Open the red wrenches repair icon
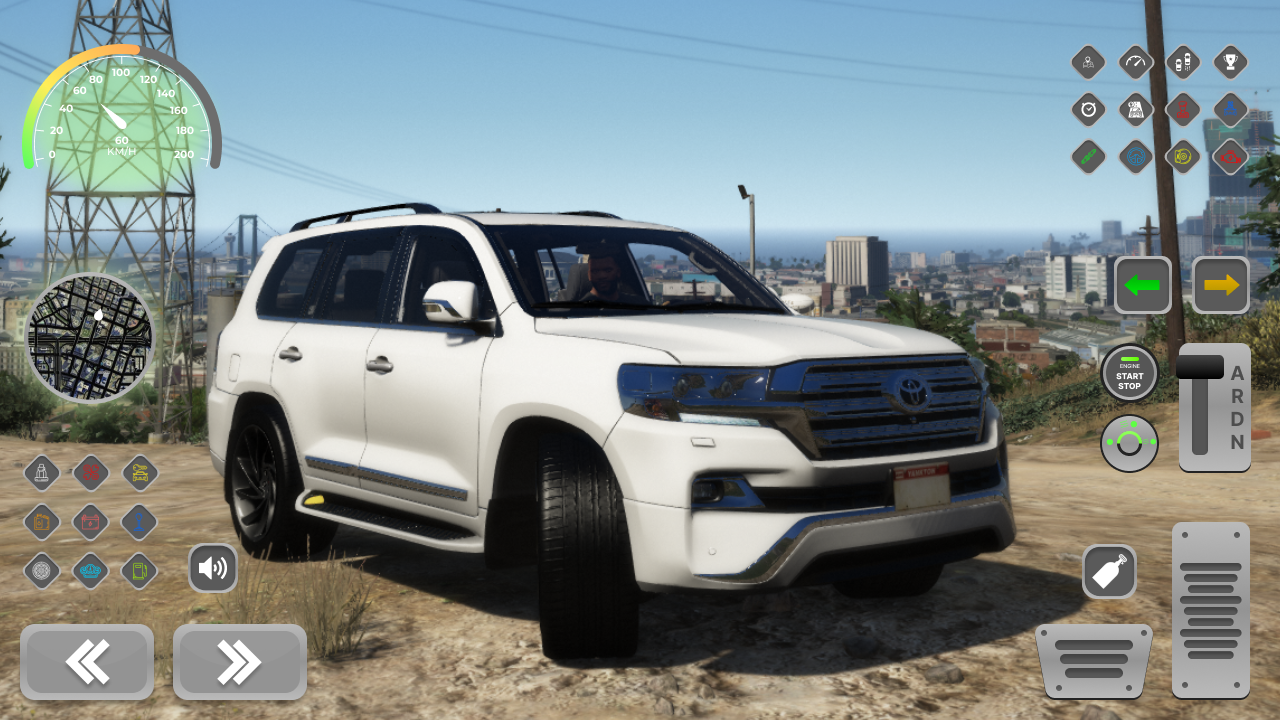This screenshot has height=720, width=1280. point(89,473)
